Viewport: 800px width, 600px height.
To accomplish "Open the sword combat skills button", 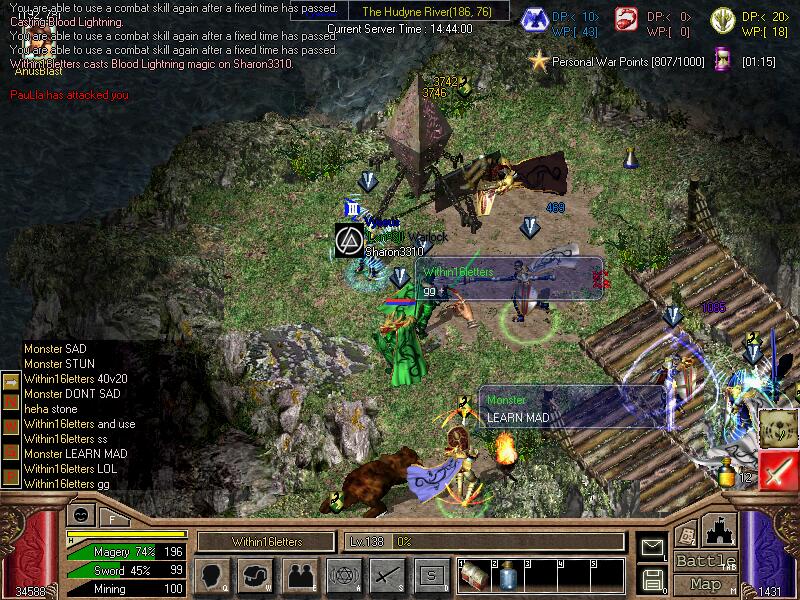I will 386,575.
